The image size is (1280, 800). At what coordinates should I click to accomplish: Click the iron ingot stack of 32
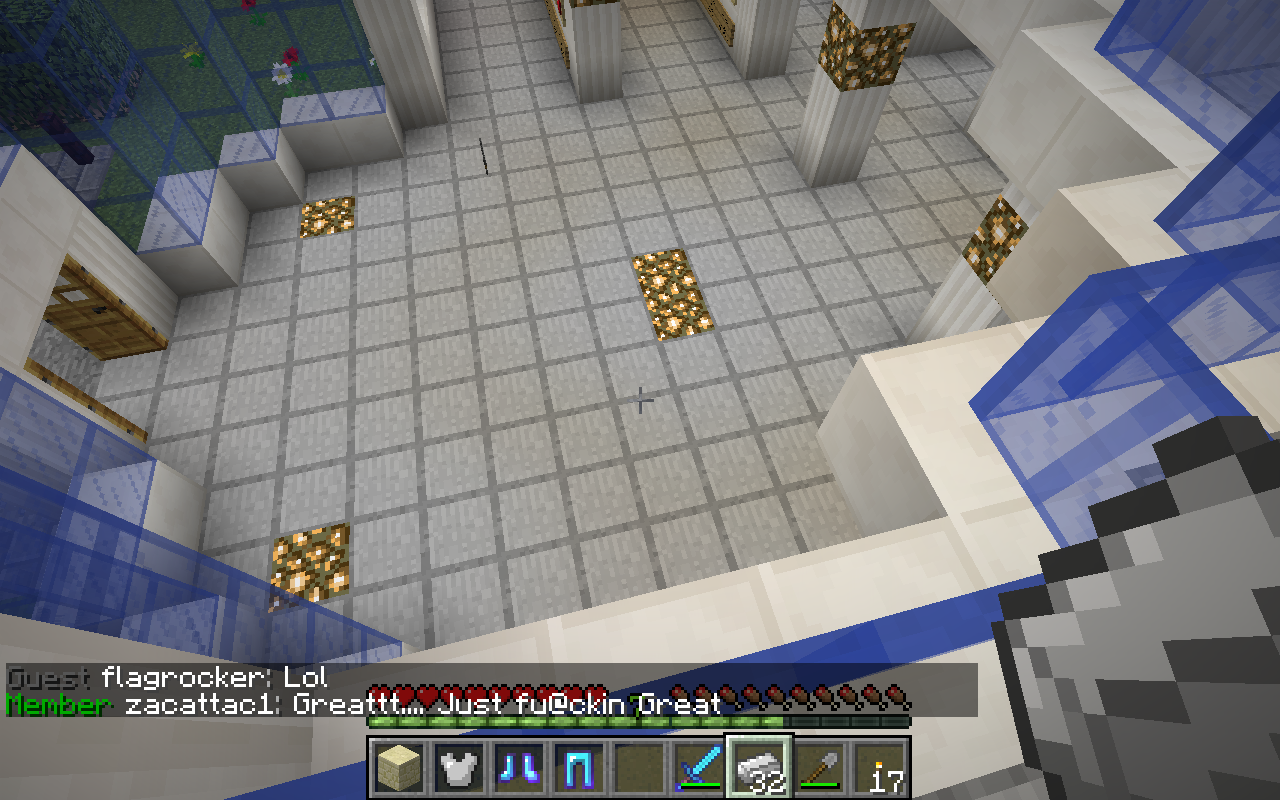point(760,769)
